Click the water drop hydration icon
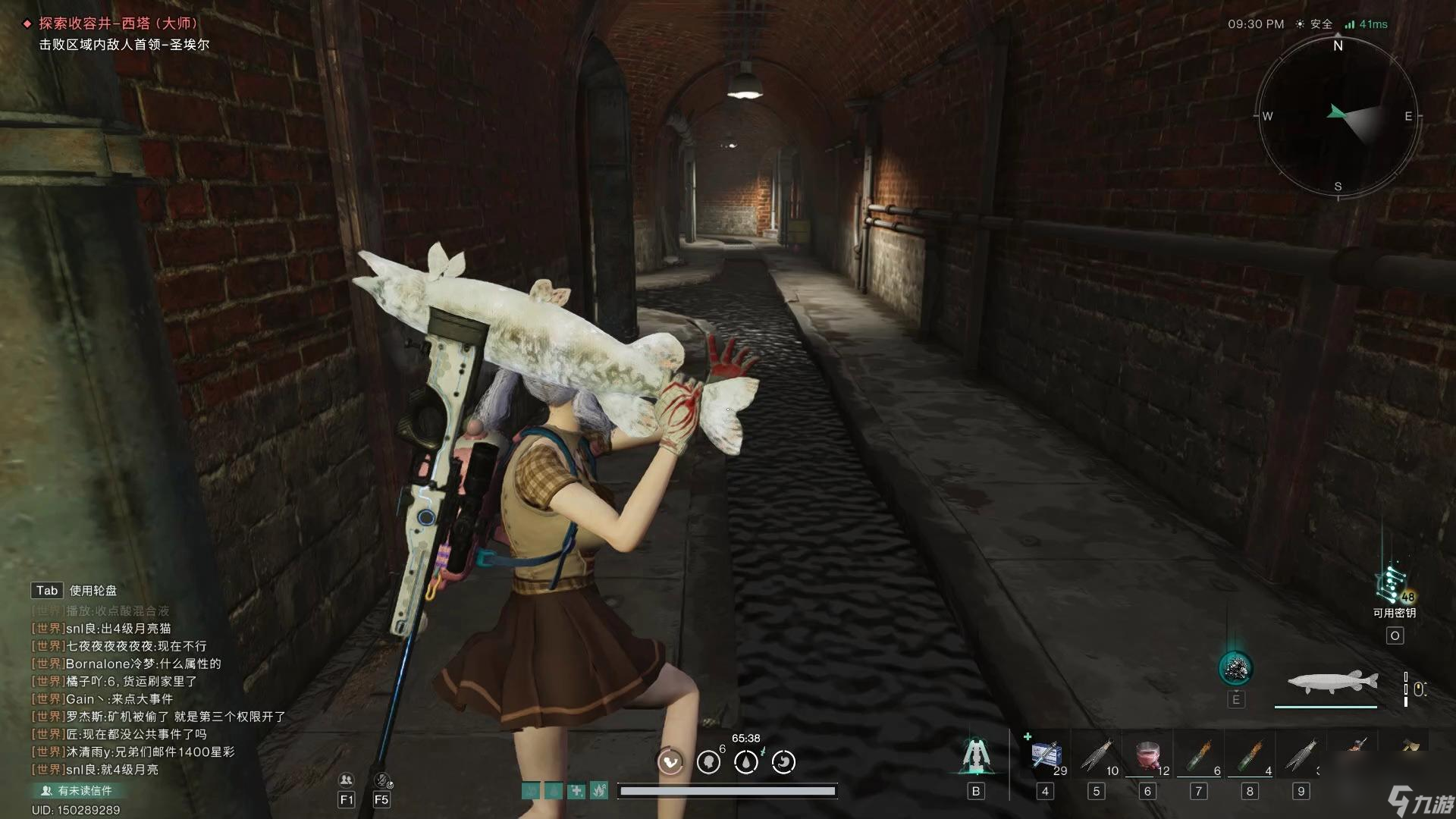The image size is (1456, 819). point(746,761)
